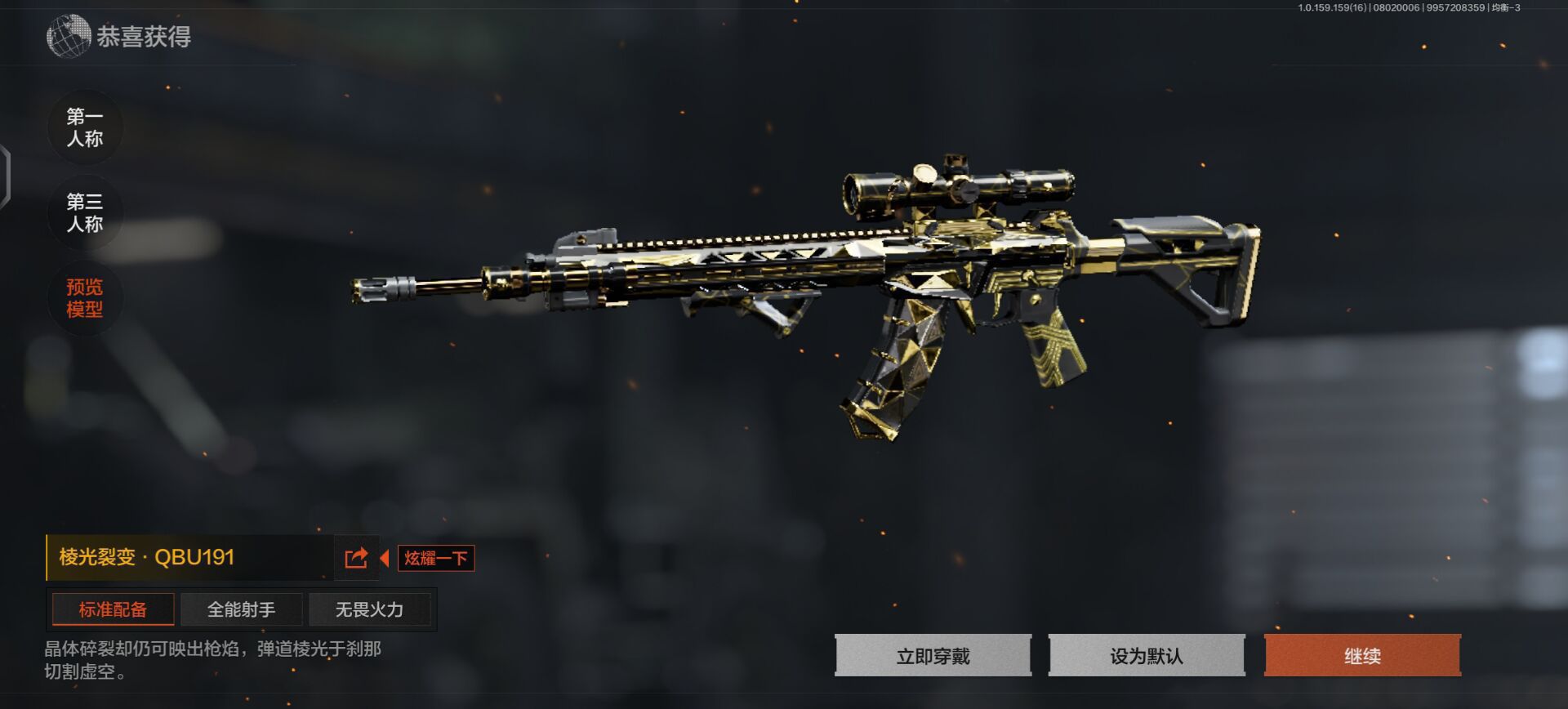Switch to the 全能射手 tab
The width and height of the screenshot is (1568, 709).
(241, 609)
